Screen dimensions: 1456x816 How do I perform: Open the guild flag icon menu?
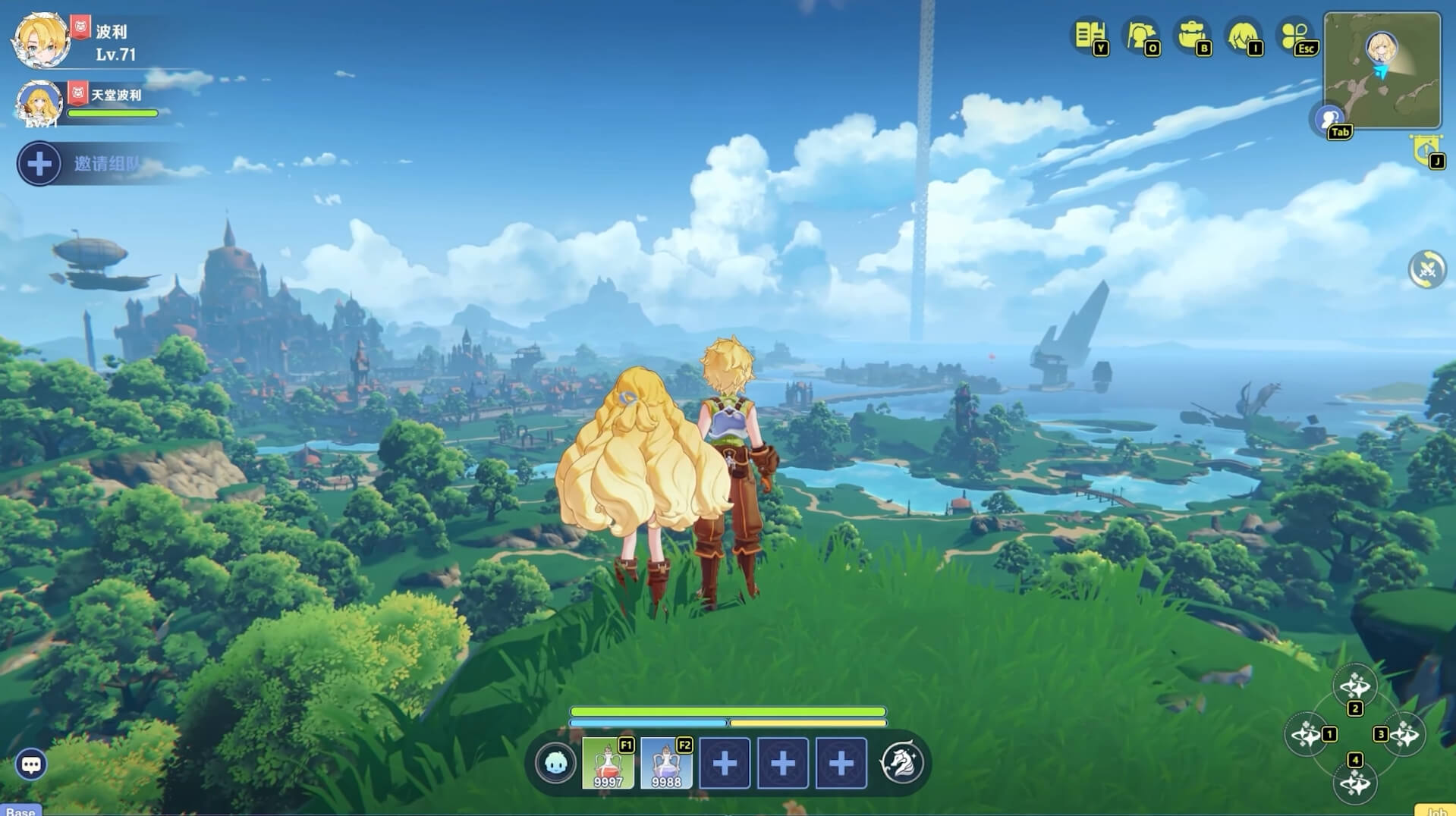(1140, 35)
